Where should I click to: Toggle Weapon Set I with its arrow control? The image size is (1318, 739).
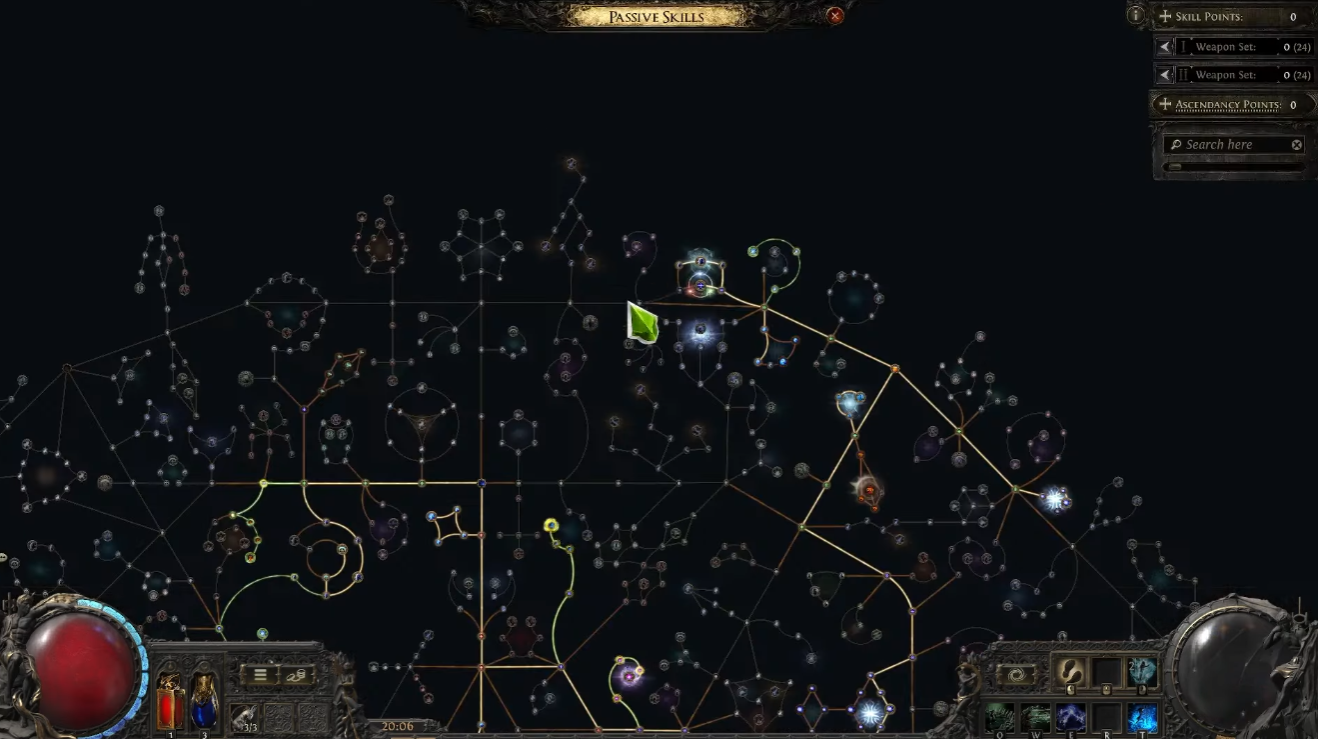(x=1164, y=45)
